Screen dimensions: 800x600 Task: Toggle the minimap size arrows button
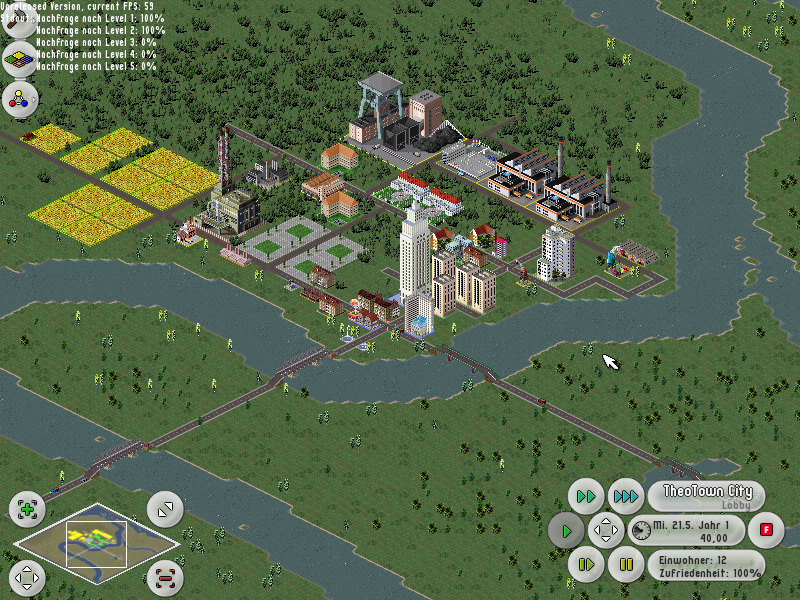coord(165,509)
